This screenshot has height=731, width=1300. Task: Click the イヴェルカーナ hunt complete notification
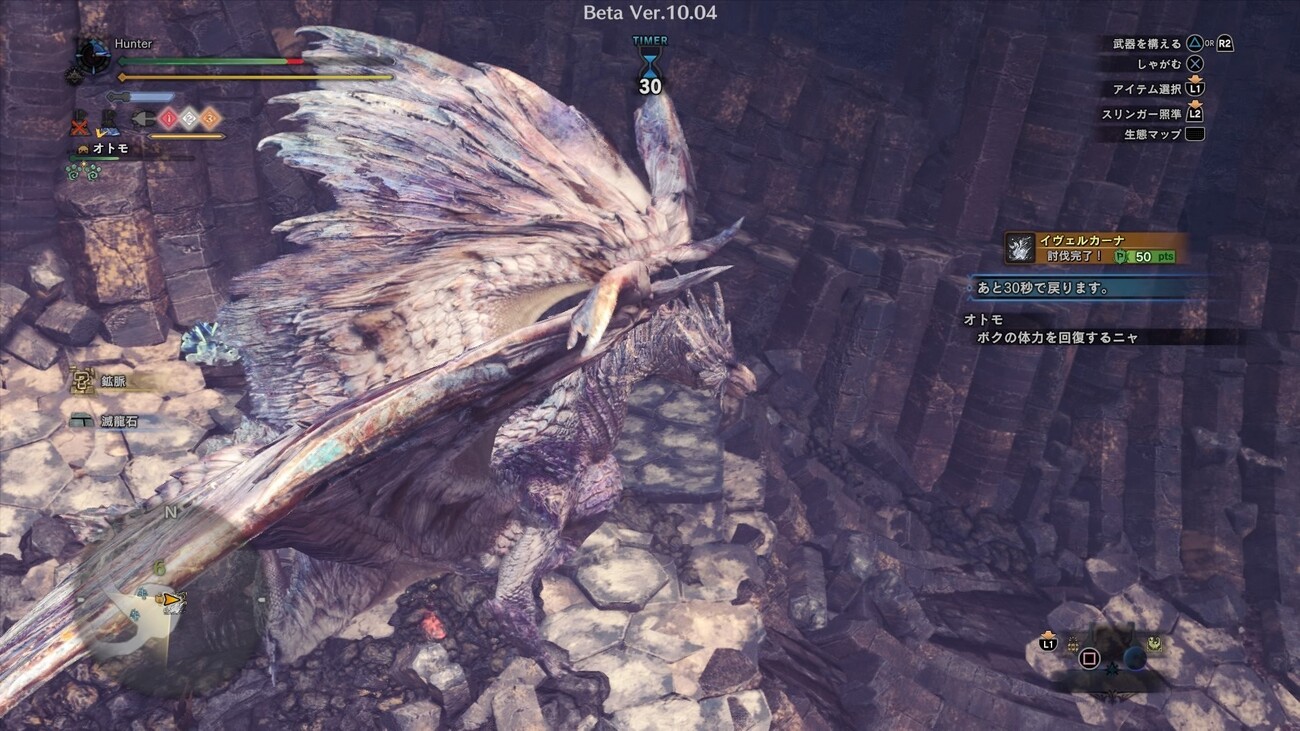(x=1097, y=248)
